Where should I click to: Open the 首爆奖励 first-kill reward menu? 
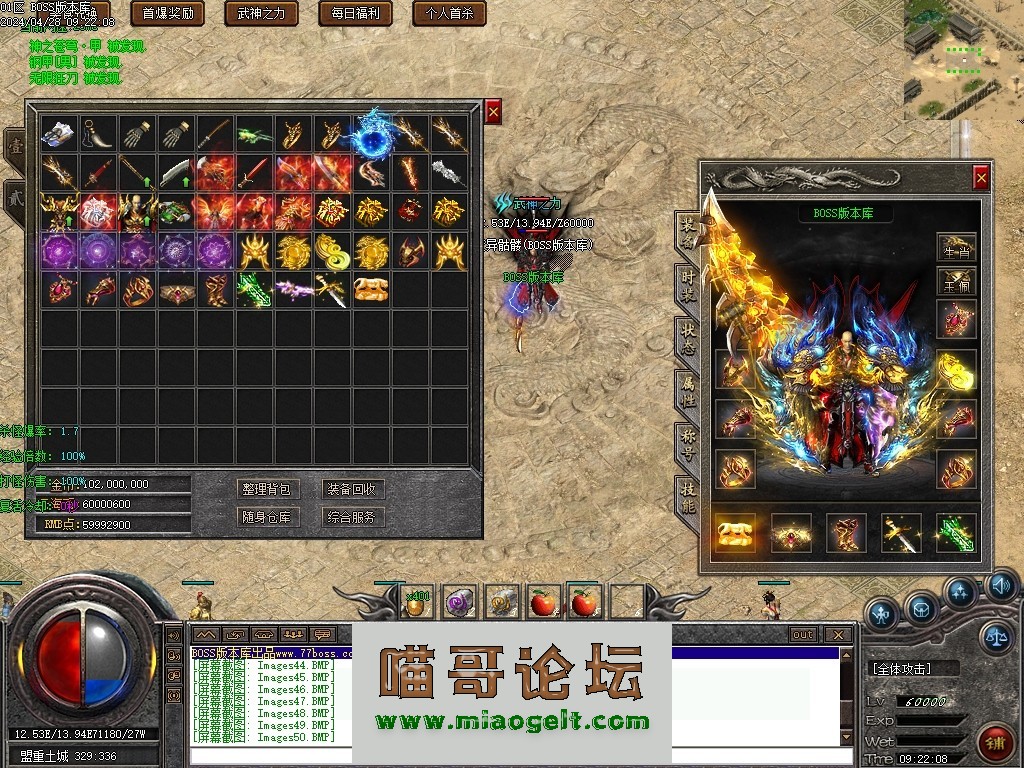pos(167,13)
